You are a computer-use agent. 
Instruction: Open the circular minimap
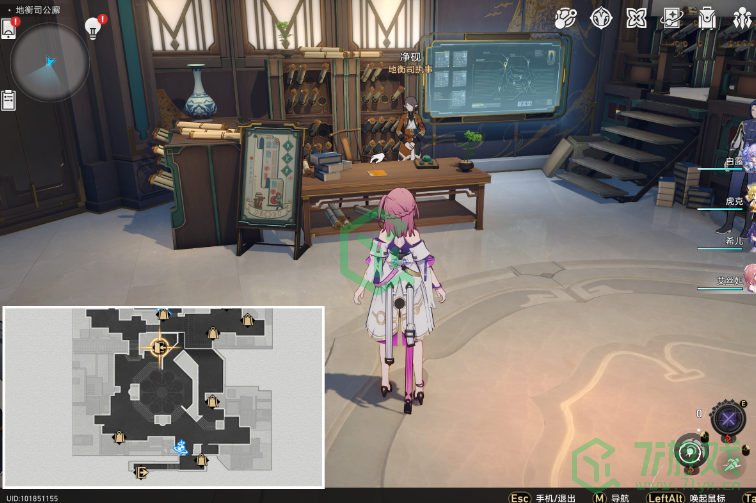pyautogui.click(x=49, y=62)
